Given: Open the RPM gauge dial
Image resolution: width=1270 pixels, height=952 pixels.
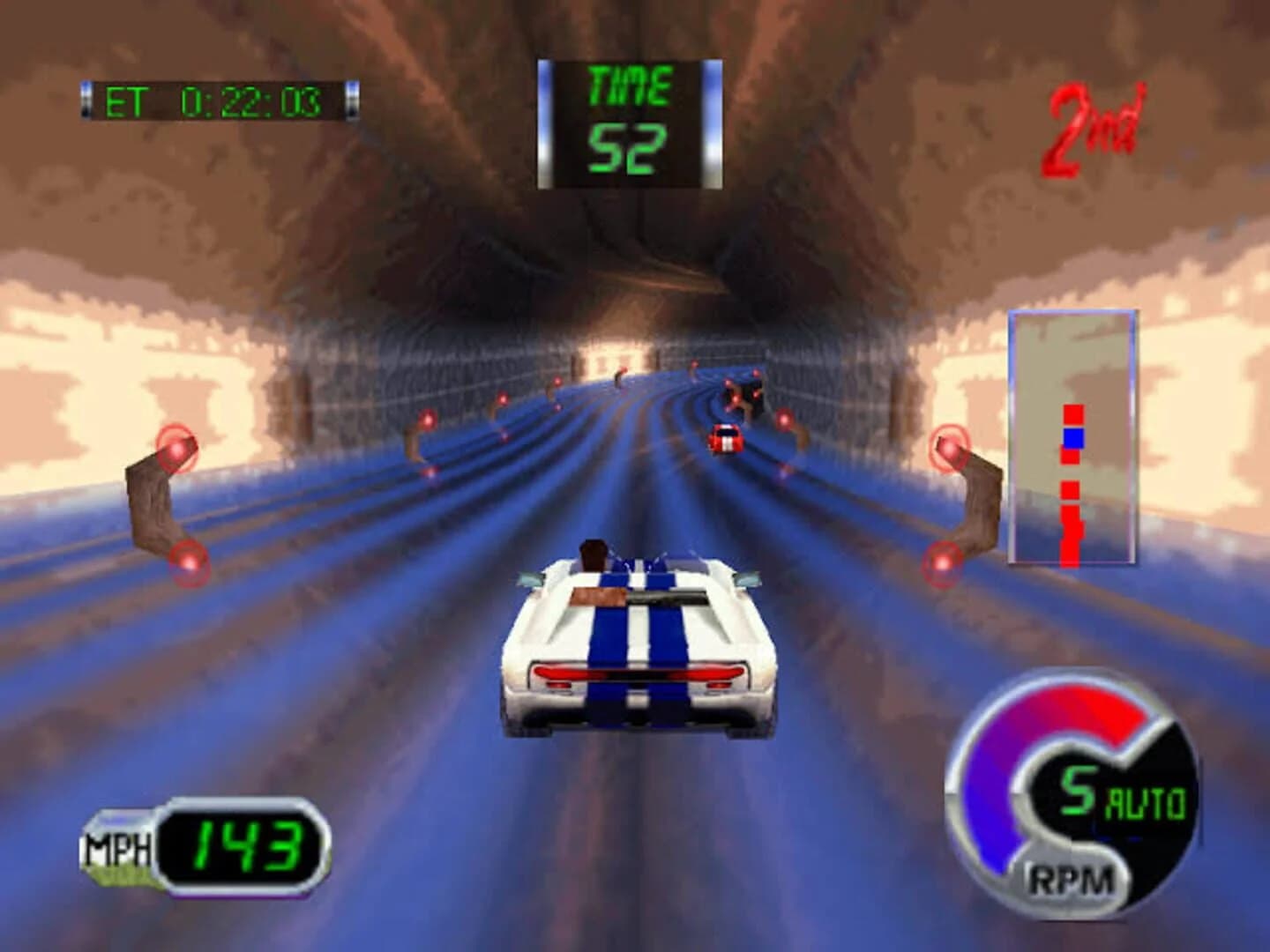Looking at the screenshot, I should (1072, 793).
